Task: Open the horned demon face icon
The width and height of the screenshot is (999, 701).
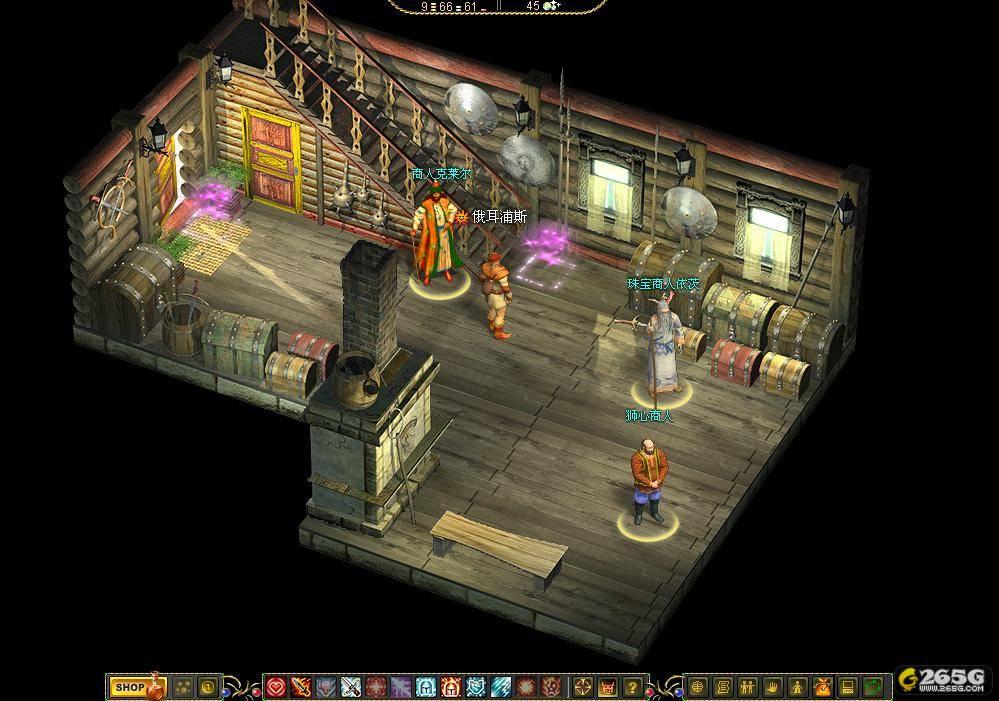Action: click(607, 687)
